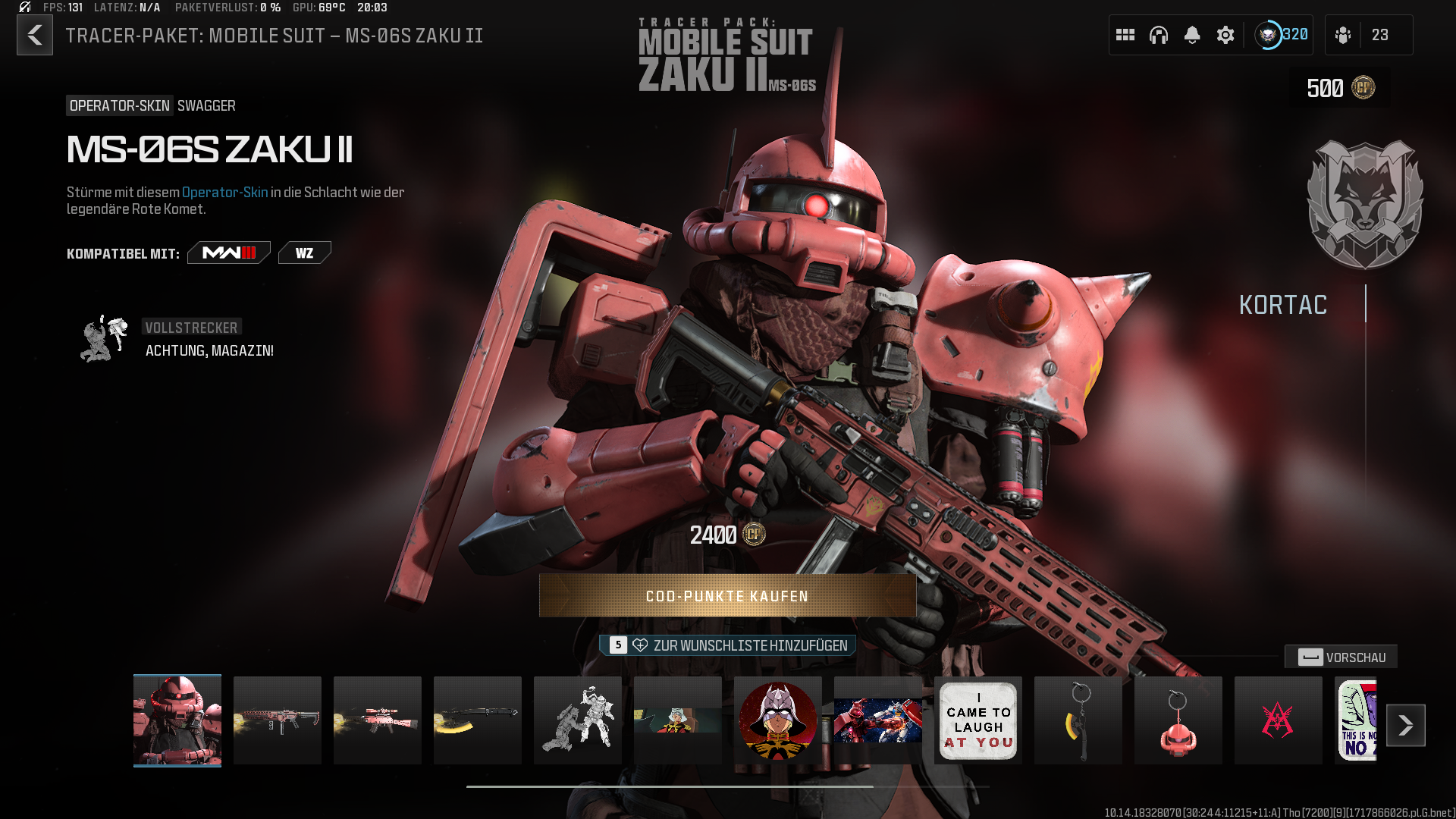Select the scoped red rifle blueprint thumbnail
Screen dimensions: 1456x819
378,720
